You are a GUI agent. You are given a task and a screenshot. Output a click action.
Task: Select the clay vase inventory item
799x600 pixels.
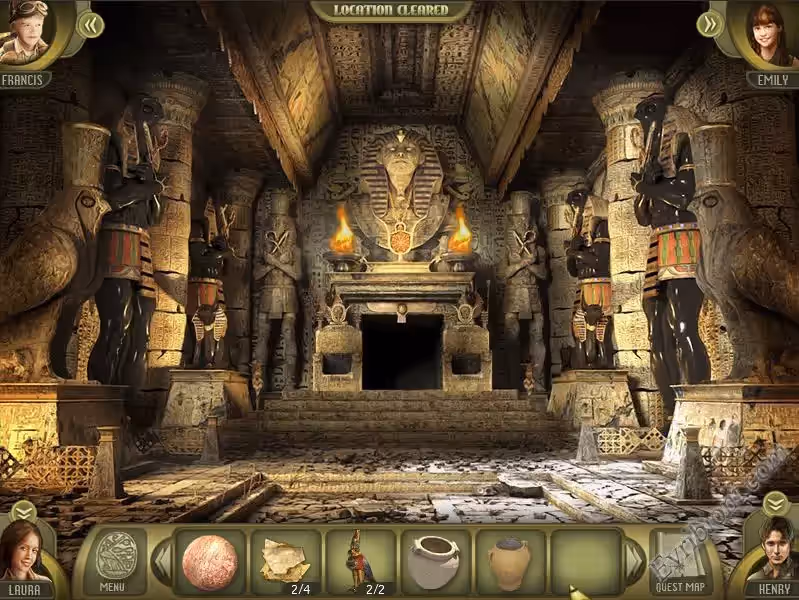[509, 561]
